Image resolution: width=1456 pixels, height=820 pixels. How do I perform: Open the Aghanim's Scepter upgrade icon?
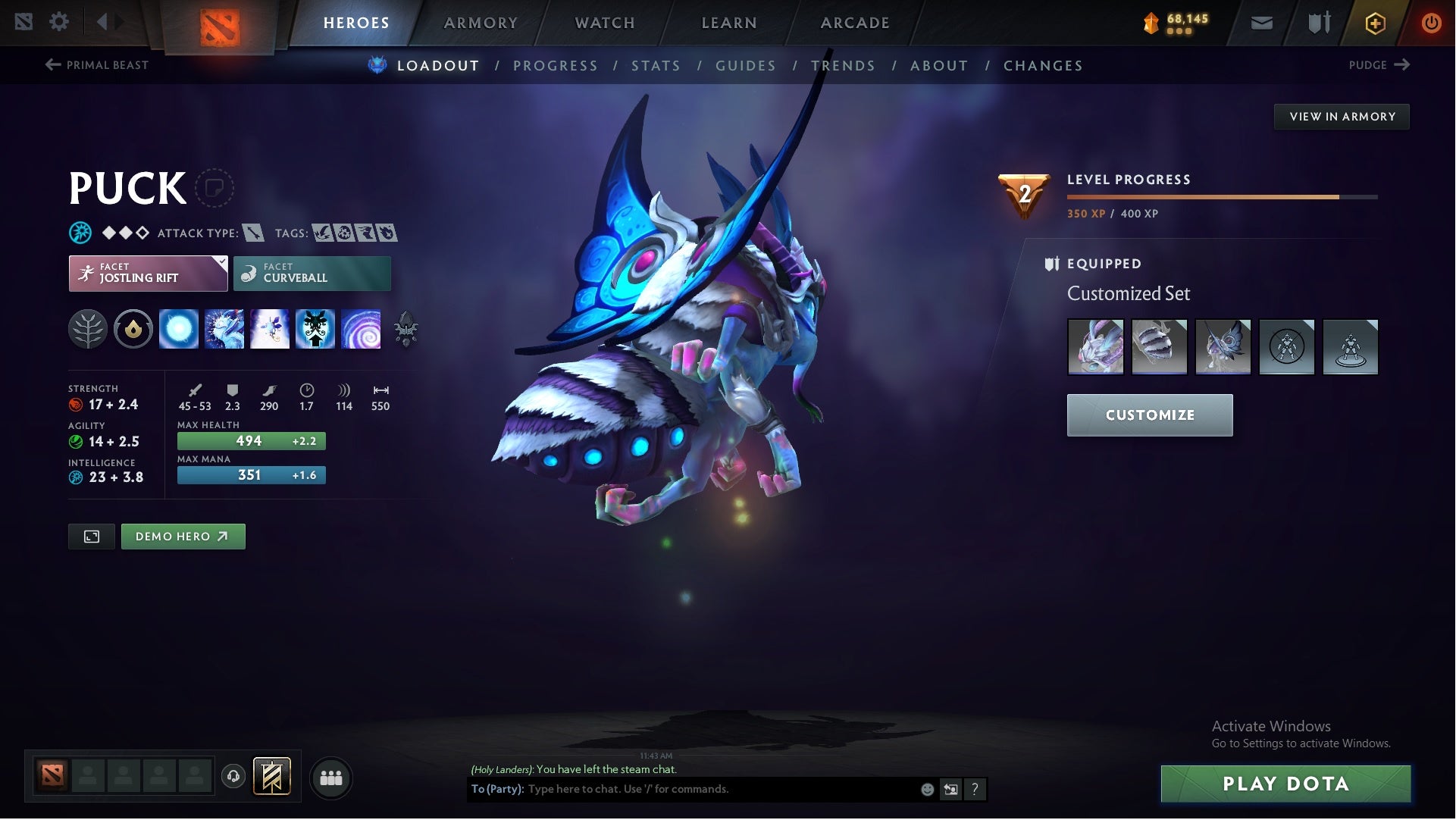point(406,329)
